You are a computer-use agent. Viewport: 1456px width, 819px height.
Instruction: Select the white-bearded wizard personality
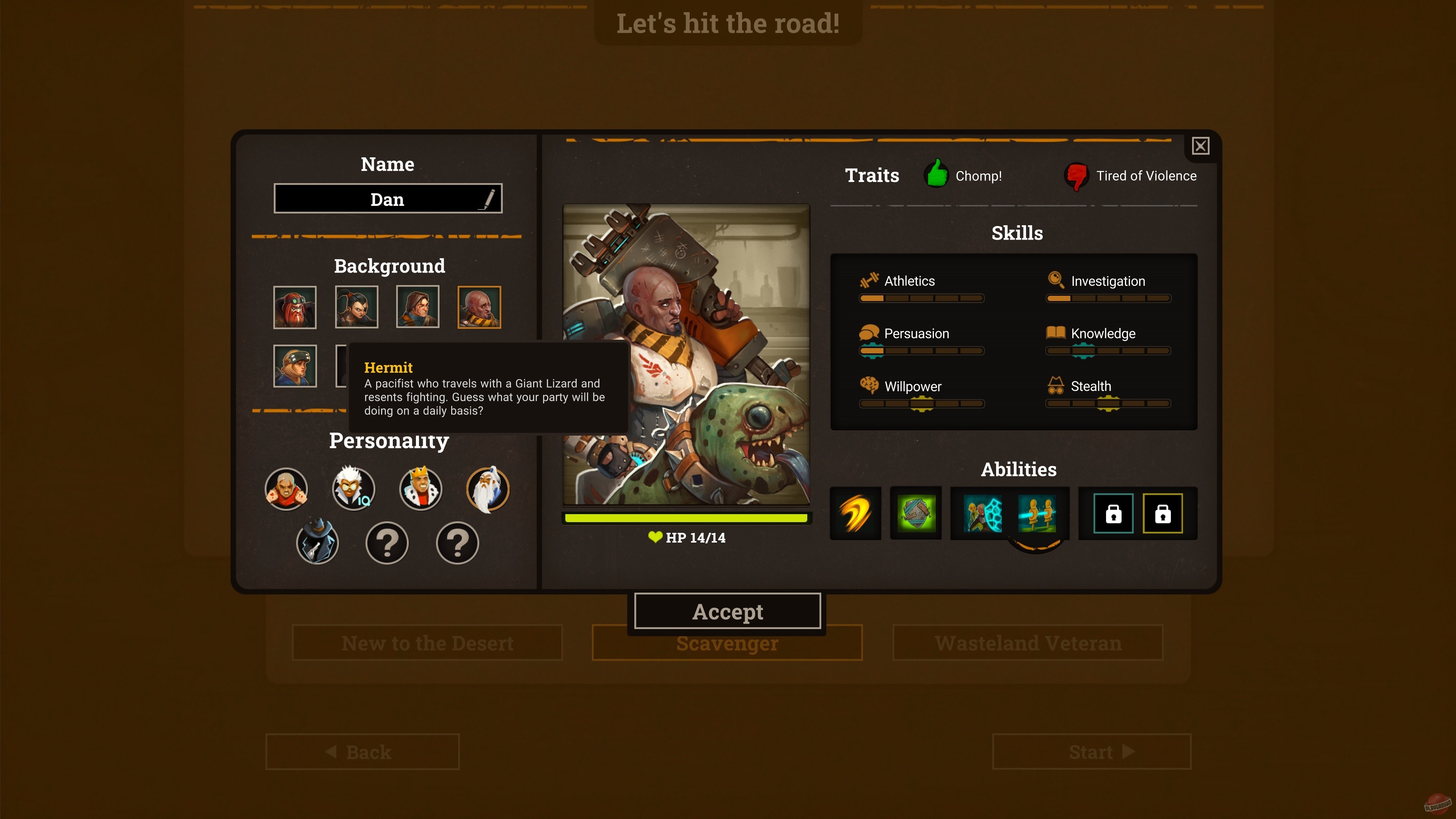(488, 489)
